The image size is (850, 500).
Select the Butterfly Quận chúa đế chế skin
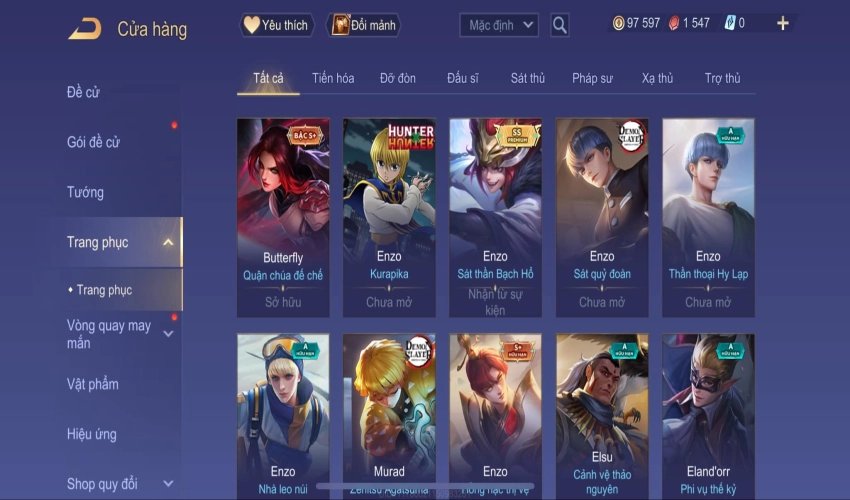click(283, 215)
